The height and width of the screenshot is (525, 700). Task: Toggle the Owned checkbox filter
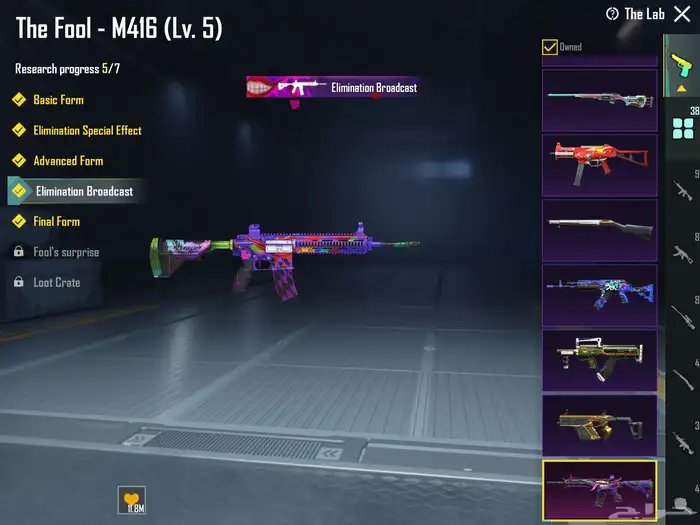point(549,47)
